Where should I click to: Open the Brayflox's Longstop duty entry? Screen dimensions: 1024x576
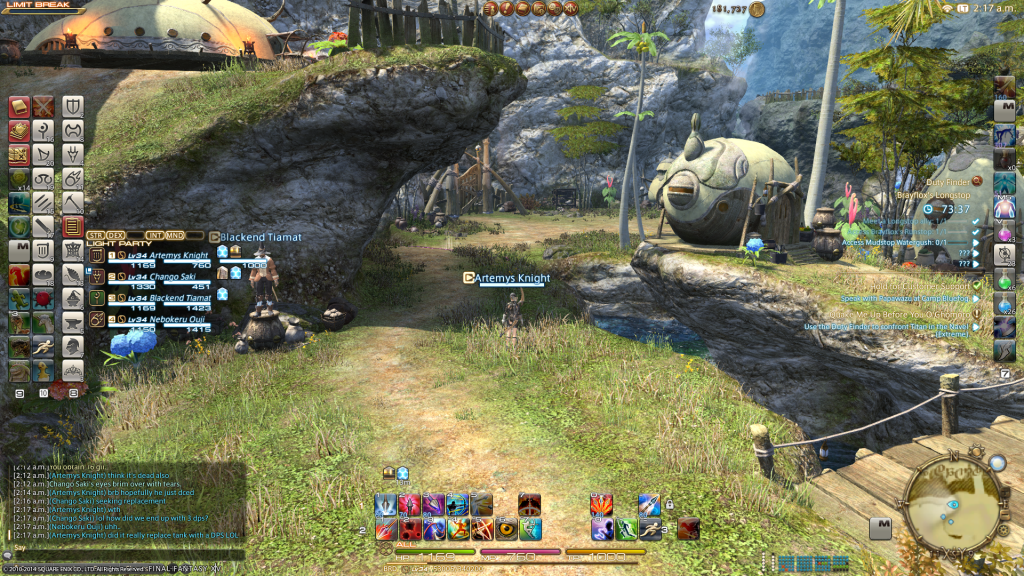click(x=935, y=196)
